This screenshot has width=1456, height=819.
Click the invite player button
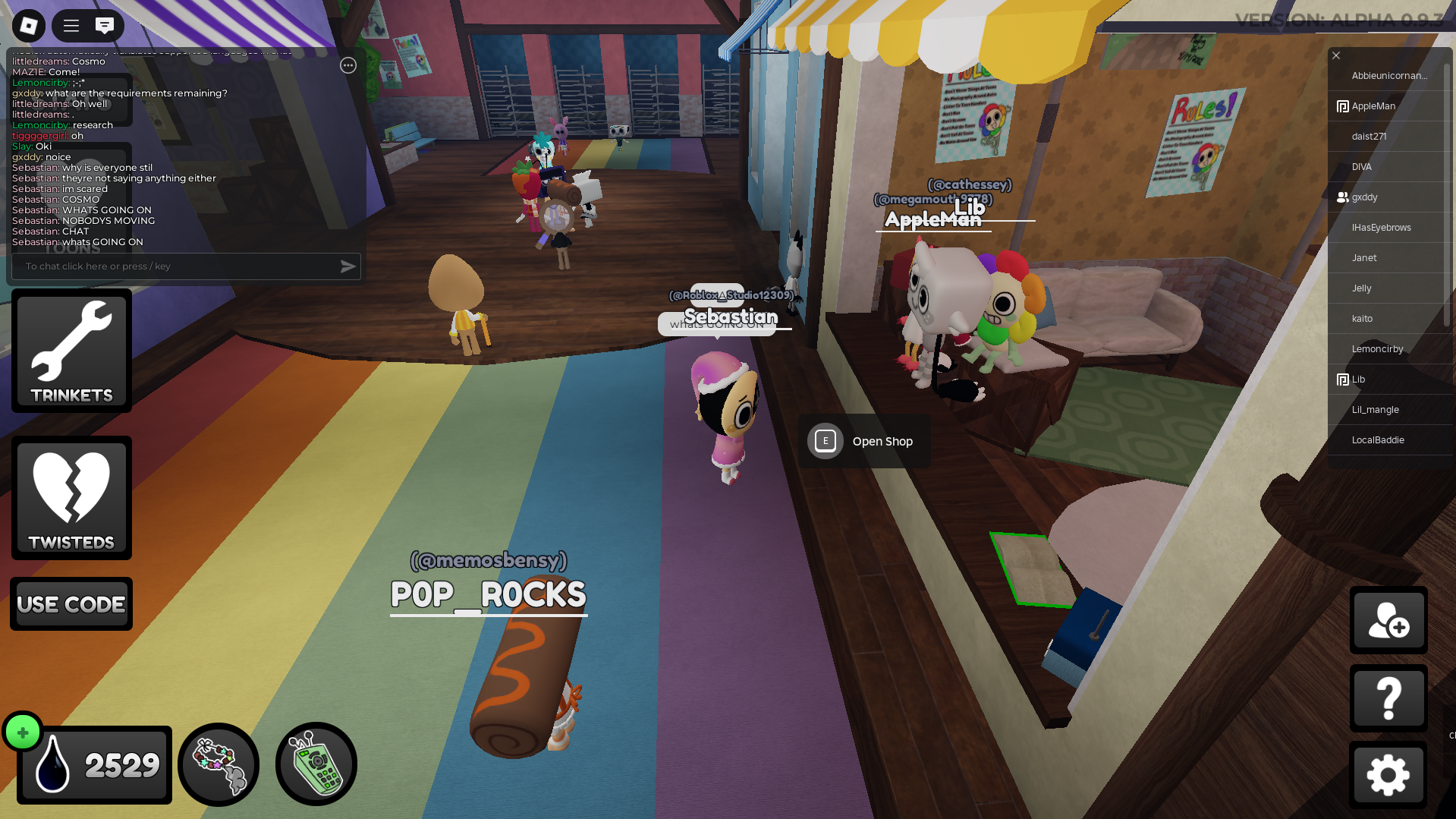[x=1388, y=620]
